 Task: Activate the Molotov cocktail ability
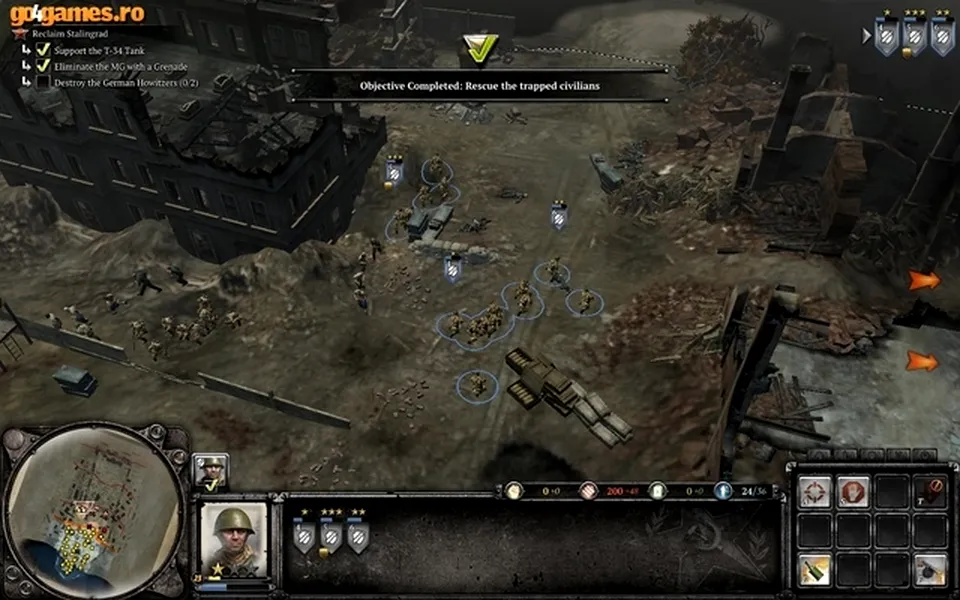tap(815, 568)
